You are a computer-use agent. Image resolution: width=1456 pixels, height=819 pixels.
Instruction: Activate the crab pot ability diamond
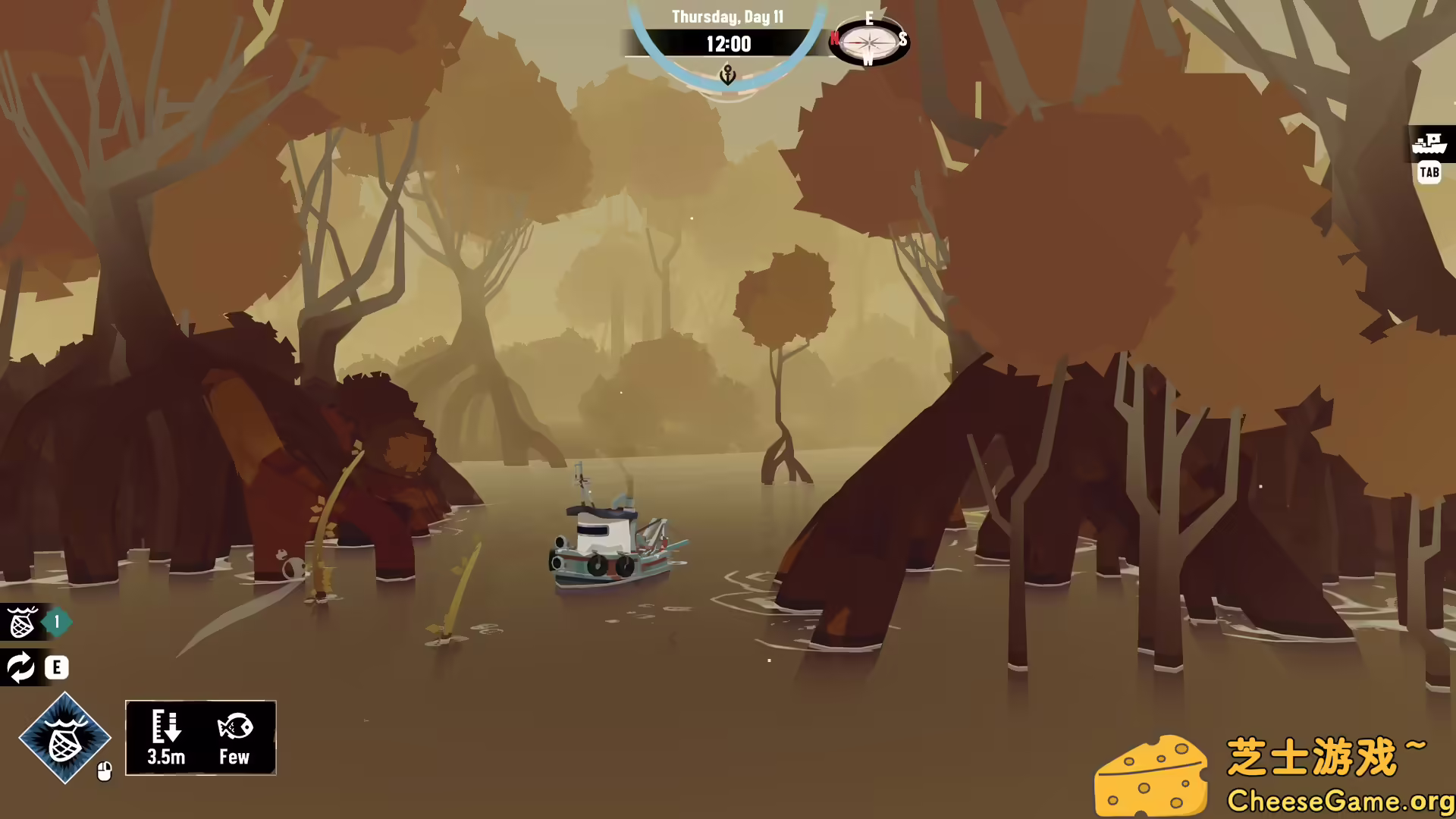coord(64,737)
